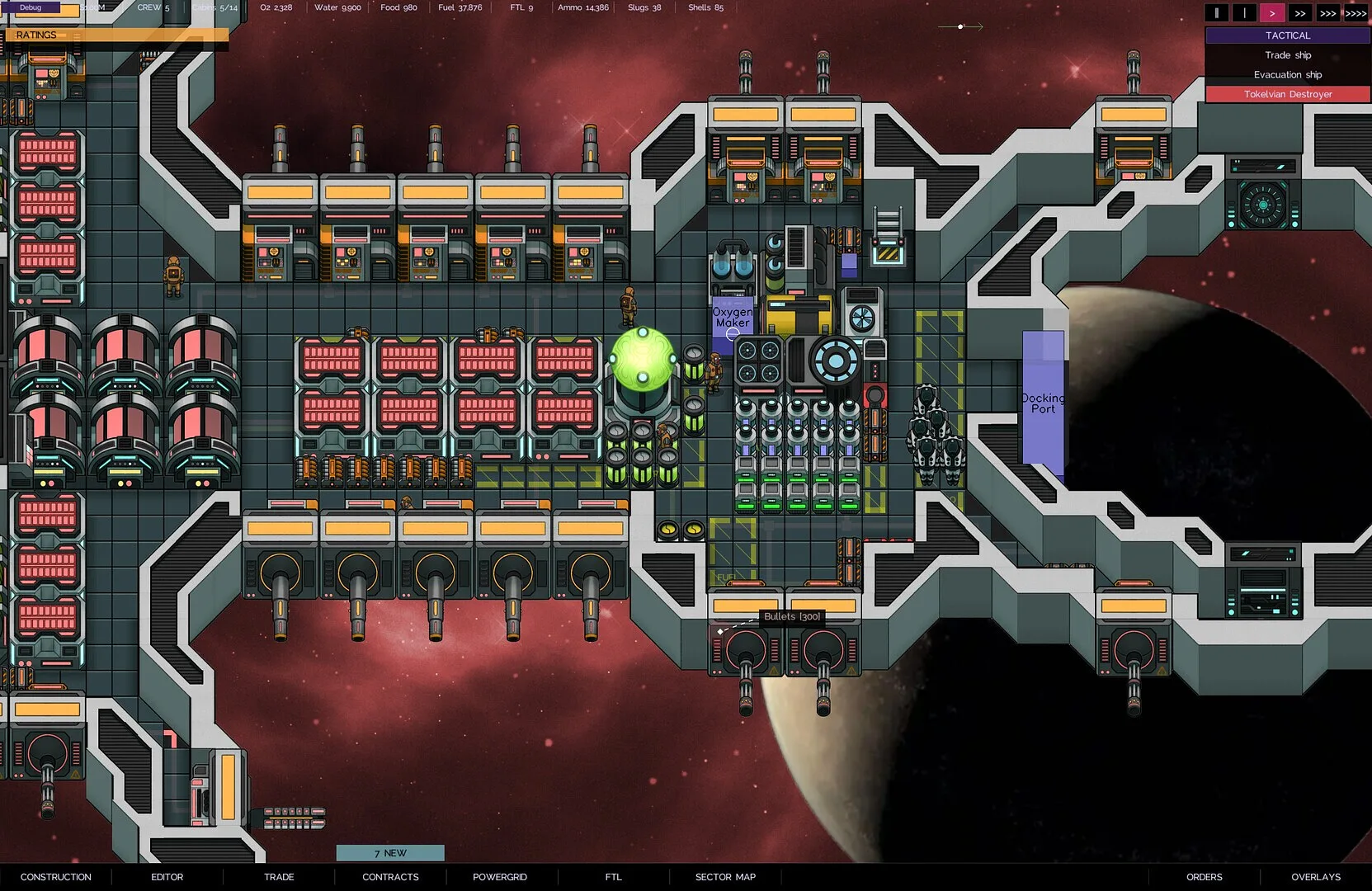Click the Debug button
The height and width of the screenshot is (891, 1372).
pos(31,7)
